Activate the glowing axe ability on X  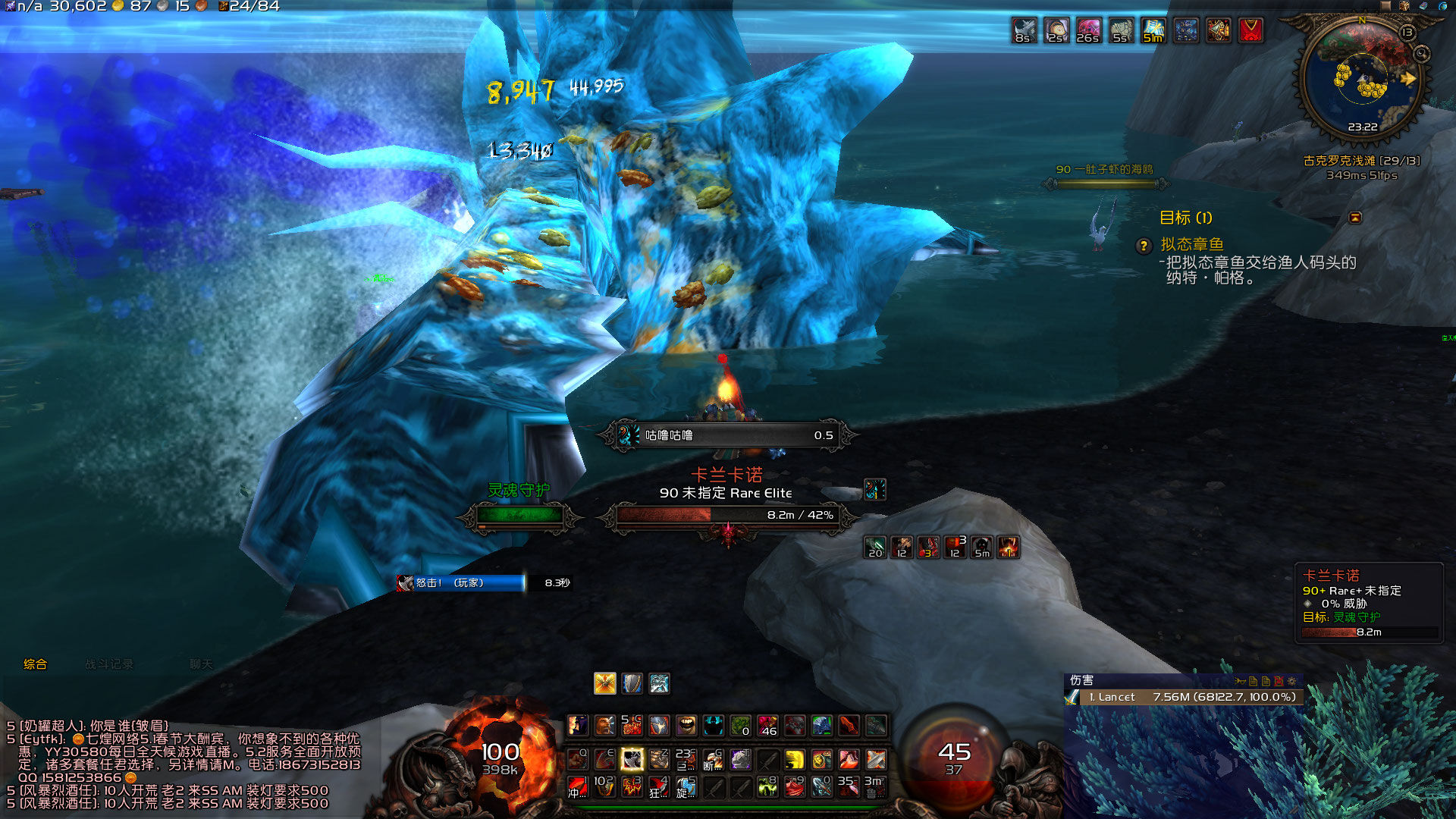tap(632, 758)
